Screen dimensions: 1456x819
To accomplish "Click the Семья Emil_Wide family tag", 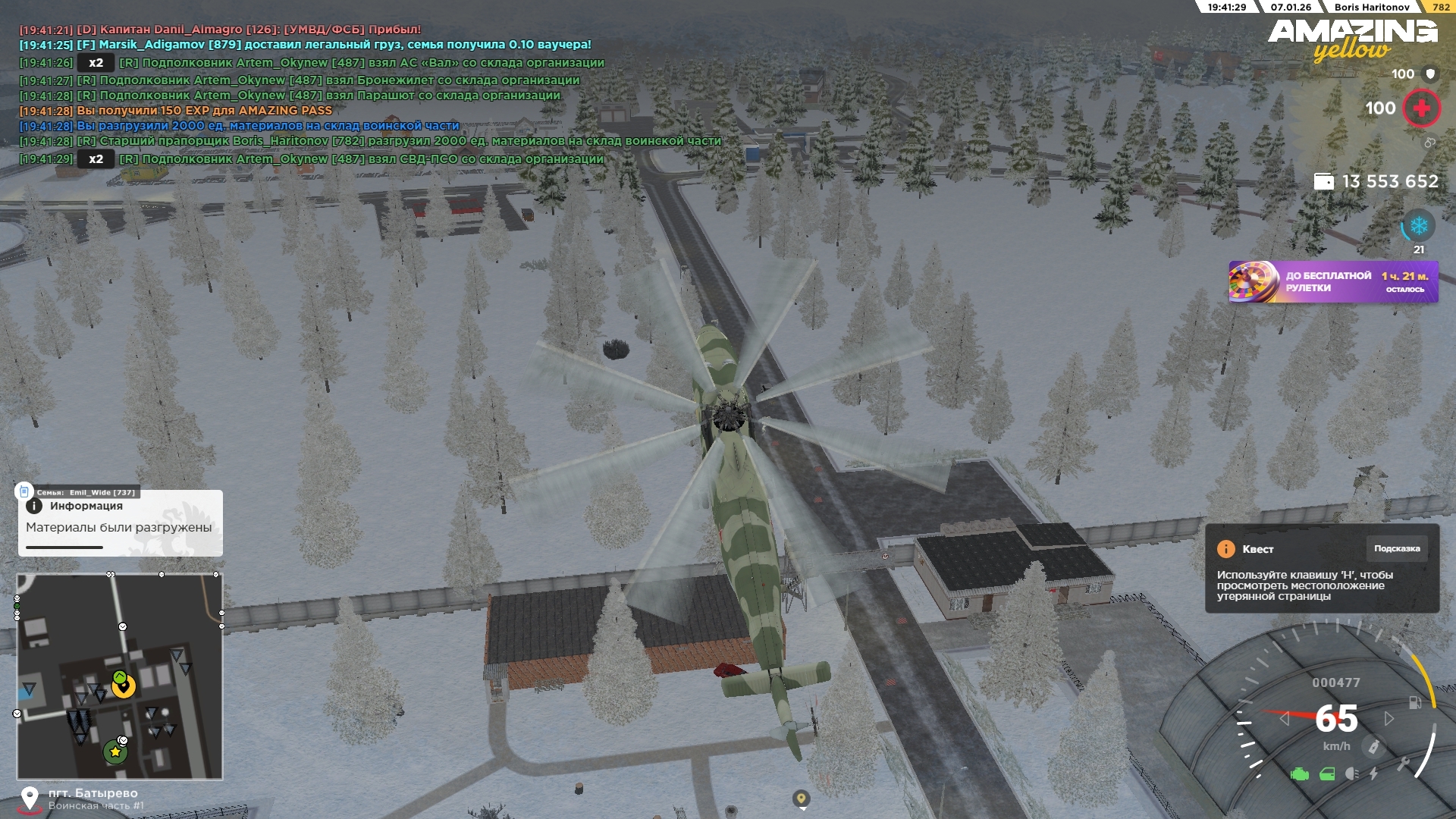I will pos(85,492).
